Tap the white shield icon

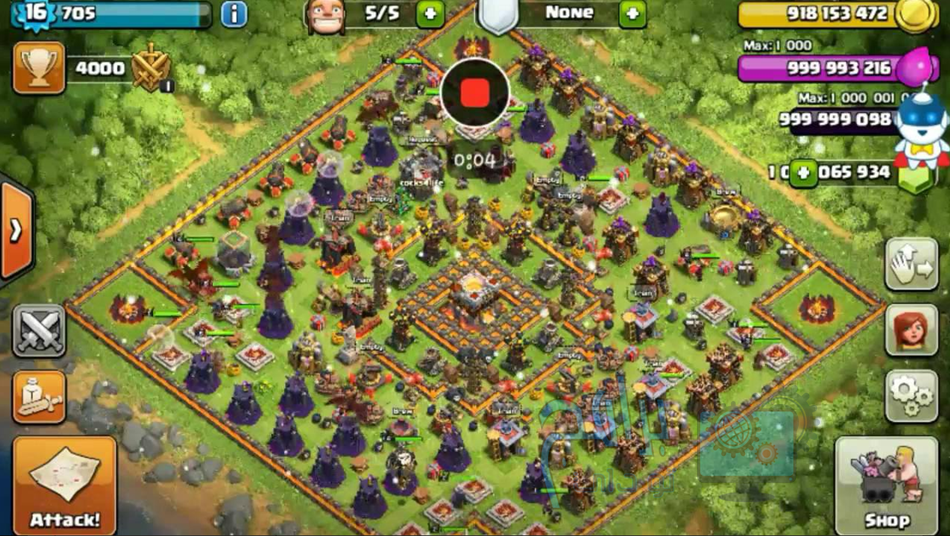click(497, 15)
